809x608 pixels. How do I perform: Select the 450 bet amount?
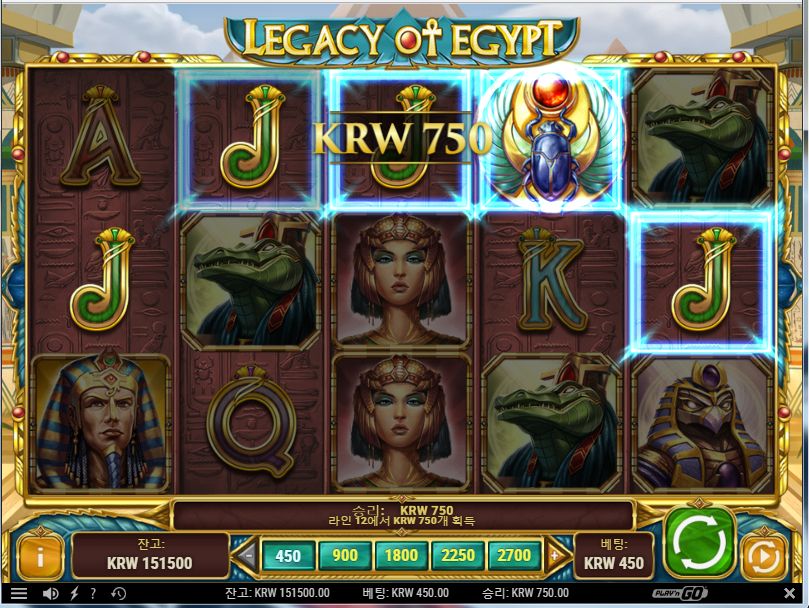pyautogui.click(x=288, y=556)
